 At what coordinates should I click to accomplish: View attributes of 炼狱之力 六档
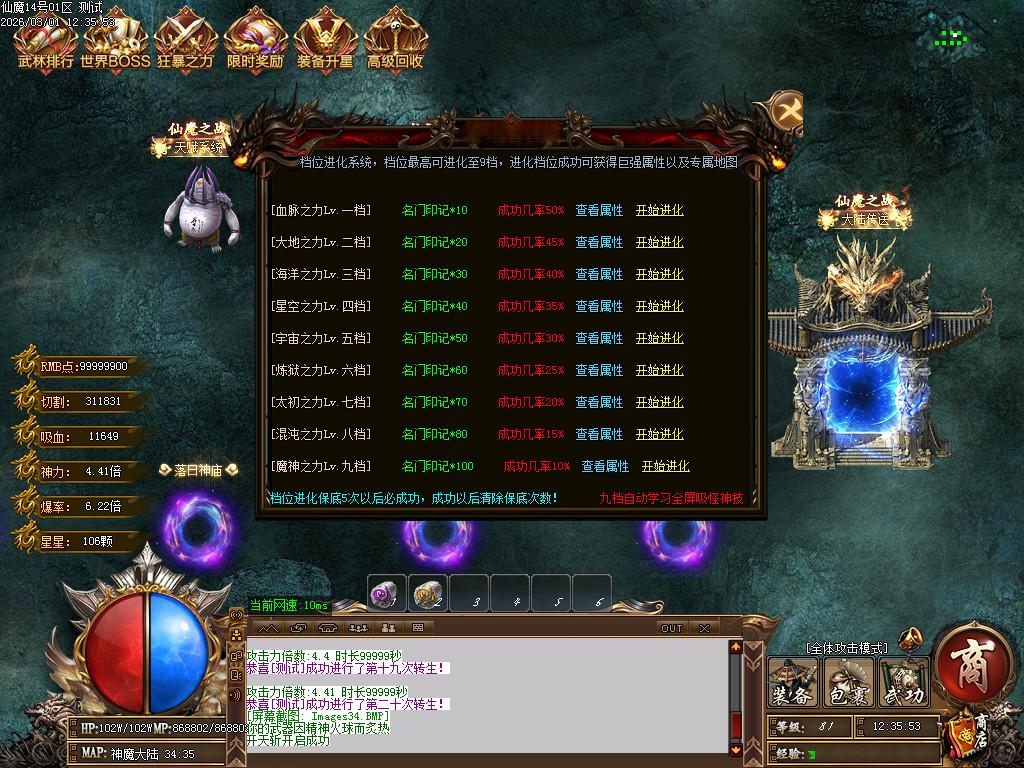click(x=599, y=371)
